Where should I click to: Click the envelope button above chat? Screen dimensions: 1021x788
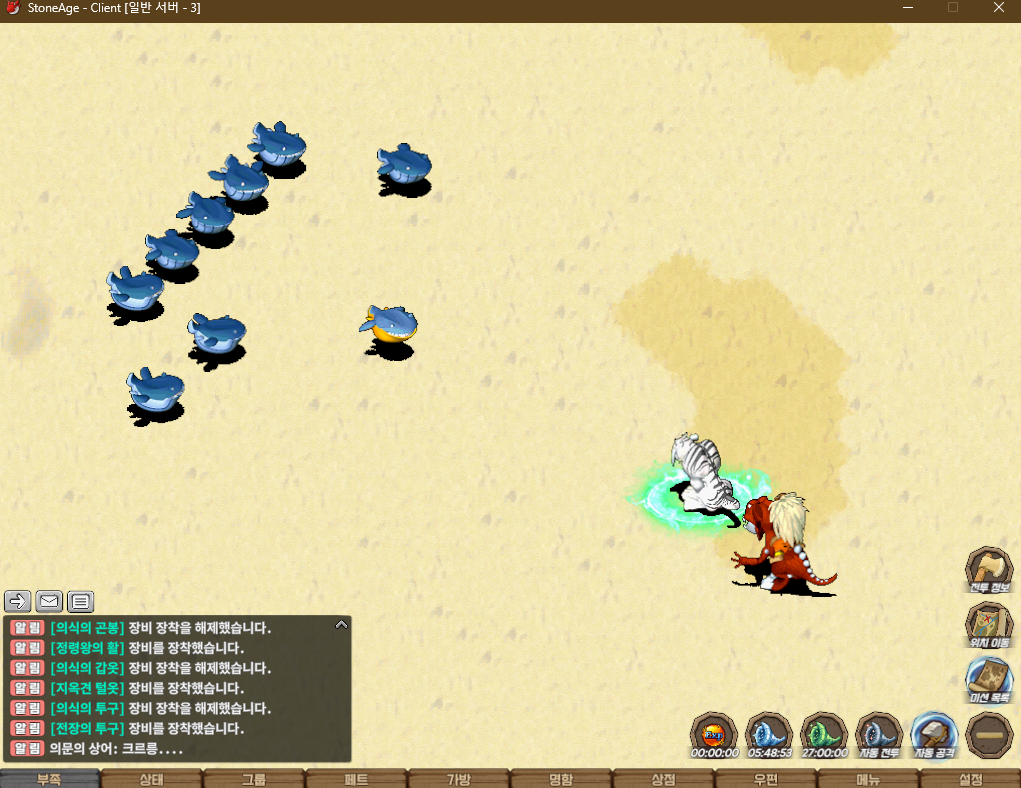(49, 601)
